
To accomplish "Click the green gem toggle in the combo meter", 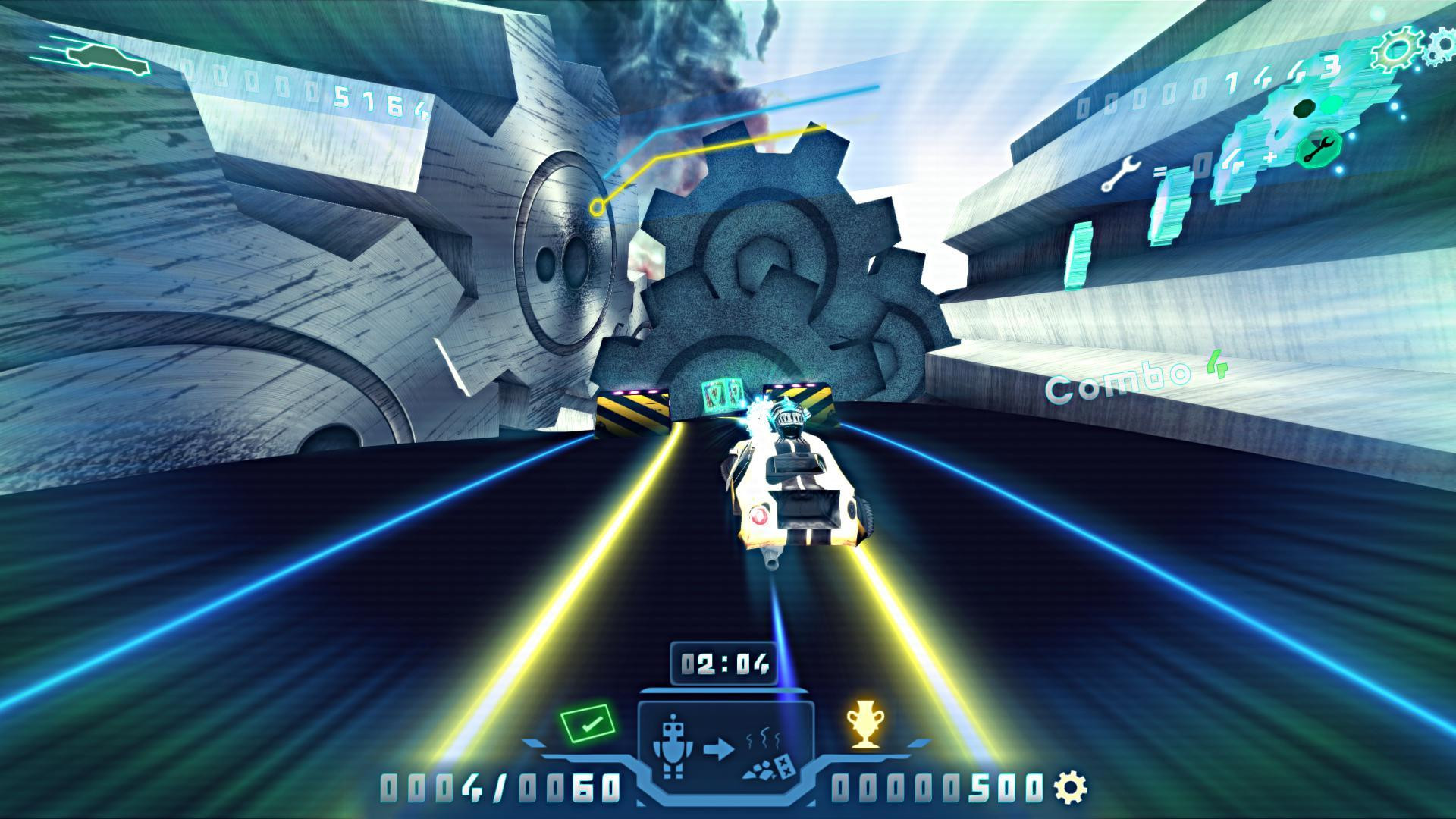I will click(x=1332, y=105).
